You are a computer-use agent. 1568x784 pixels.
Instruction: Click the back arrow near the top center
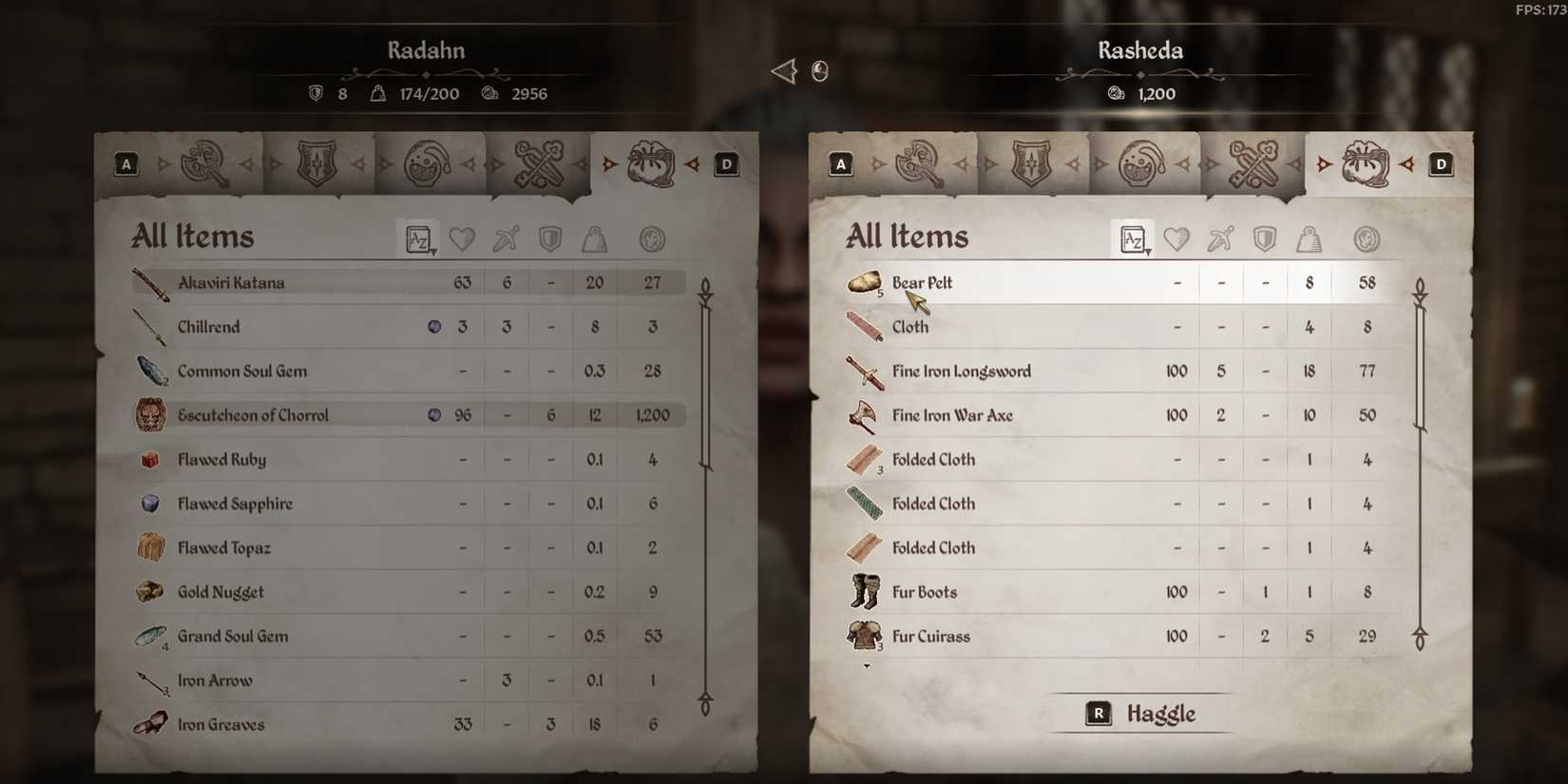coord(781,70)
